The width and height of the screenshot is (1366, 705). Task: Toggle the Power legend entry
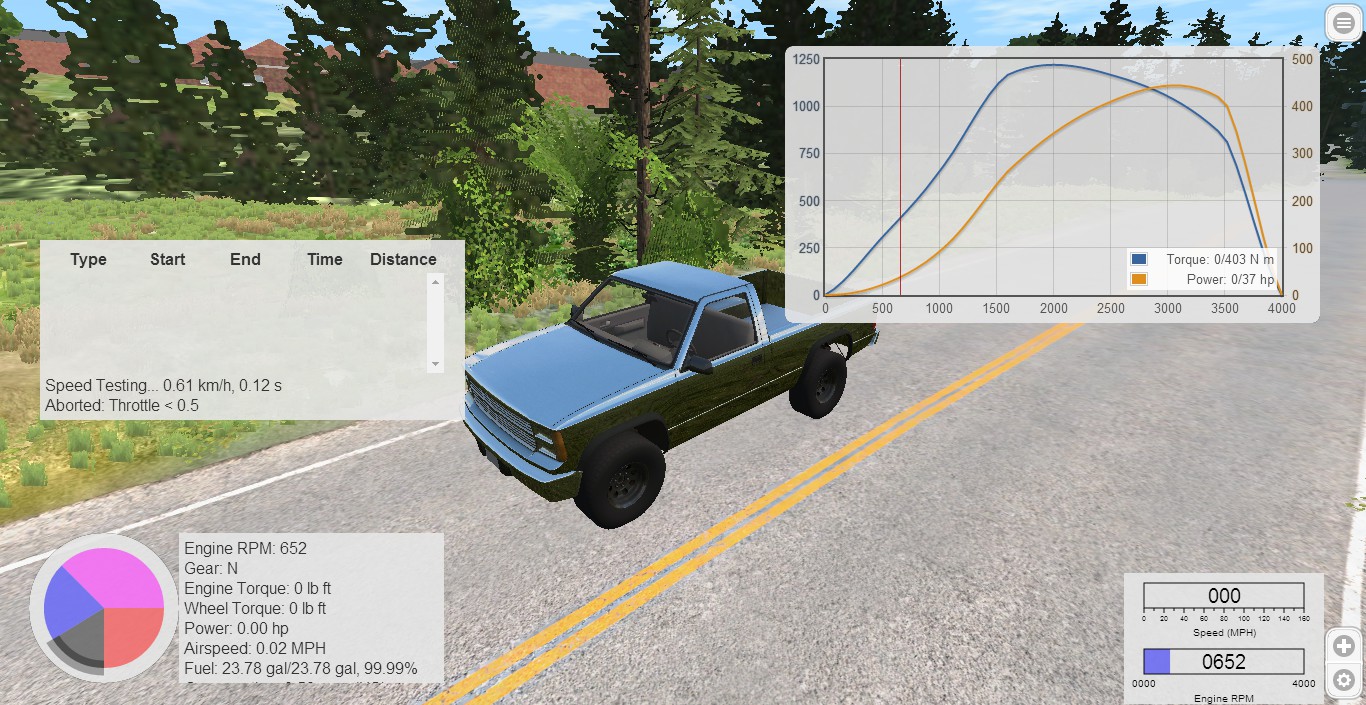[1138, 280]
